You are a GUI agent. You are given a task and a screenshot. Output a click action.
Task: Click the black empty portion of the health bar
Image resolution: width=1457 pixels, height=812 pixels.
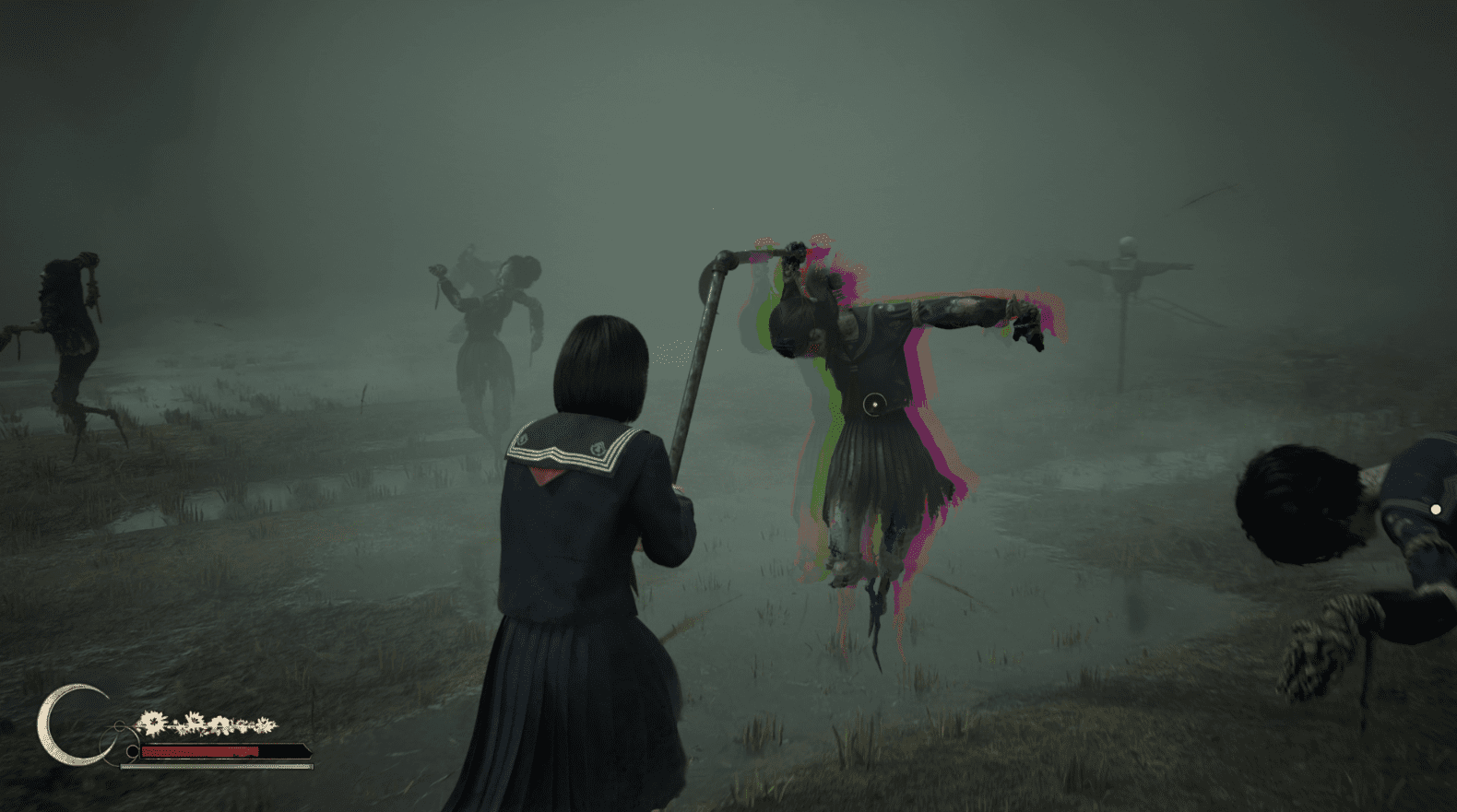tap(282, 751)
